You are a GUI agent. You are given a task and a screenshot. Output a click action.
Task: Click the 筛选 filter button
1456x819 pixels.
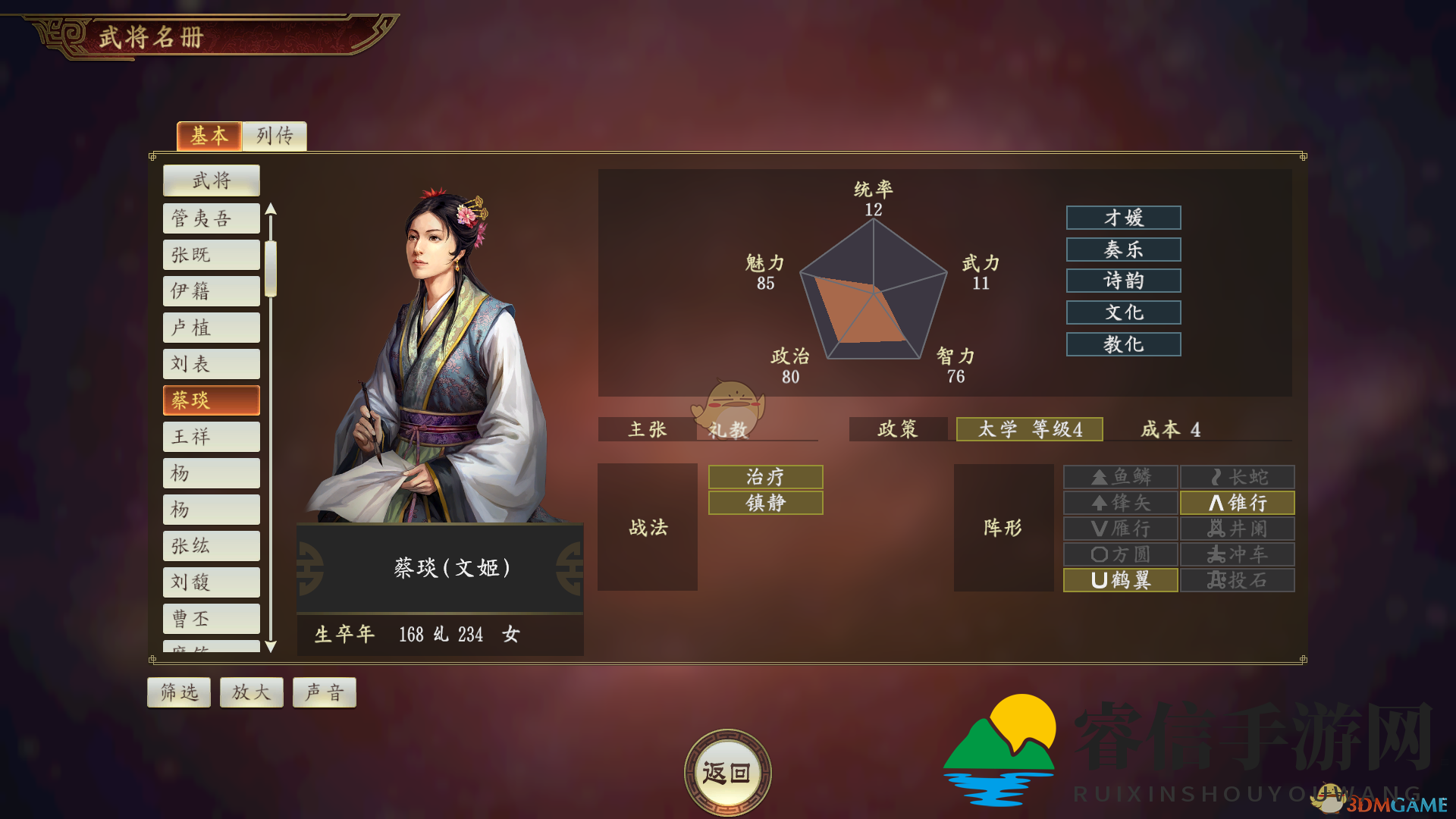pyautogui.click(x=178, y=692)
